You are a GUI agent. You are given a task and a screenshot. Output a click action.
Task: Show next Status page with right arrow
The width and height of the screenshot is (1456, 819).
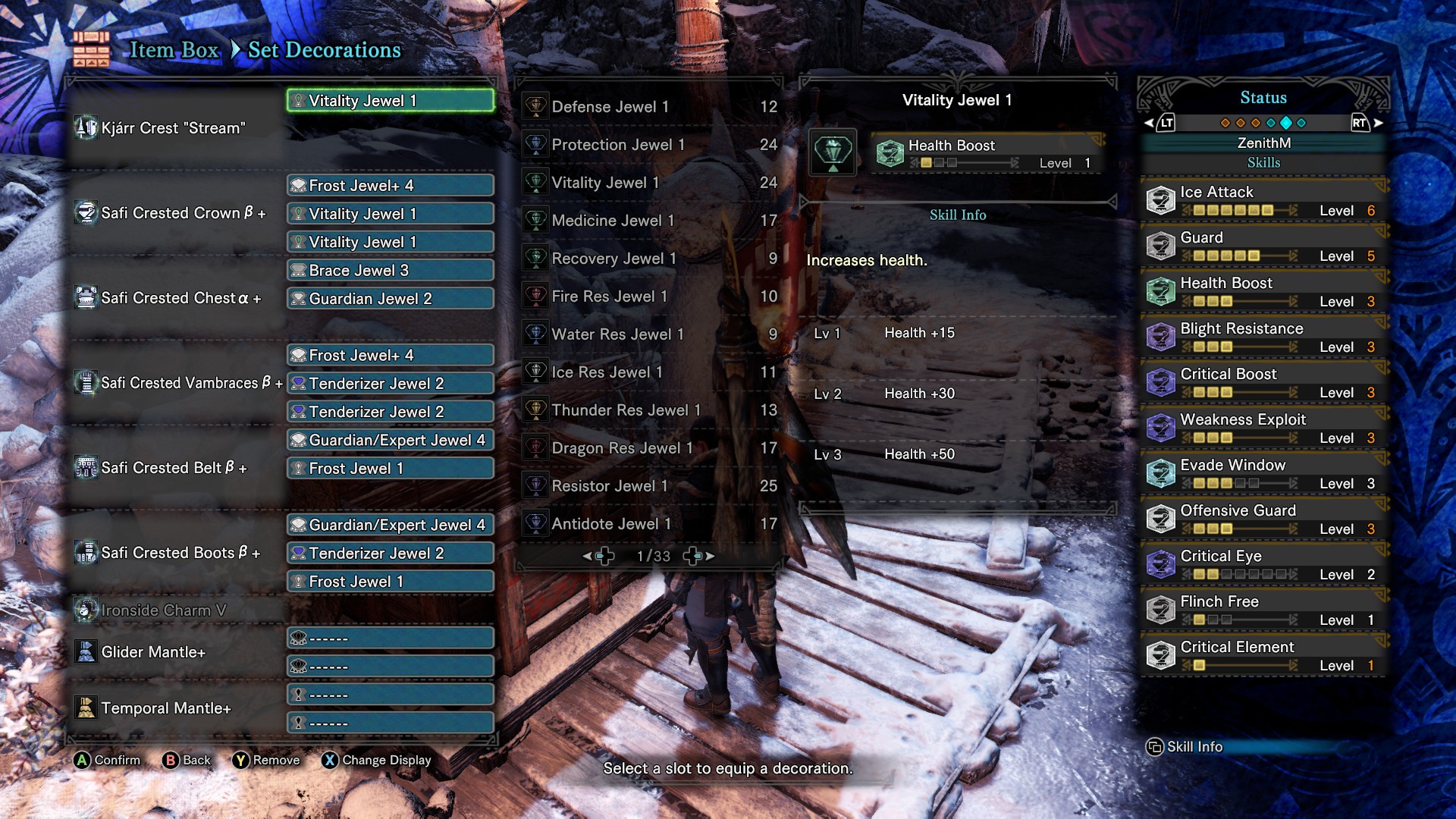[1378, 123]
